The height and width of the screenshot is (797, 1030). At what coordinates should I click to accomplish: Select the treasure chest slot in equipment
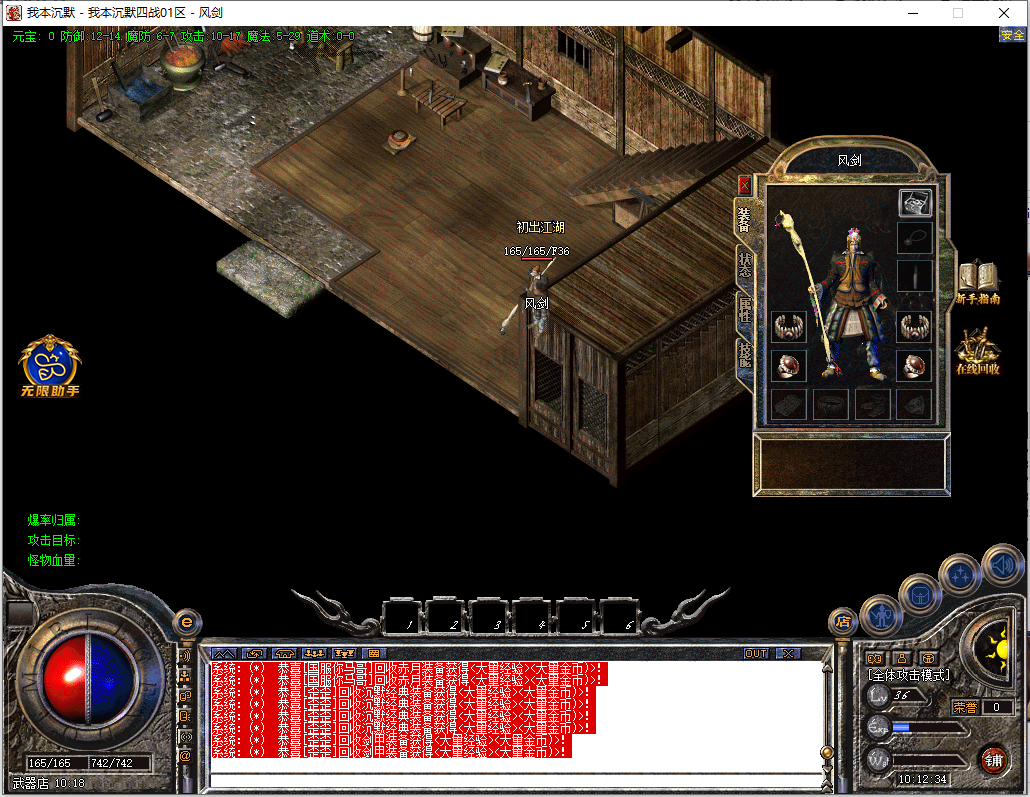(914, 203)
